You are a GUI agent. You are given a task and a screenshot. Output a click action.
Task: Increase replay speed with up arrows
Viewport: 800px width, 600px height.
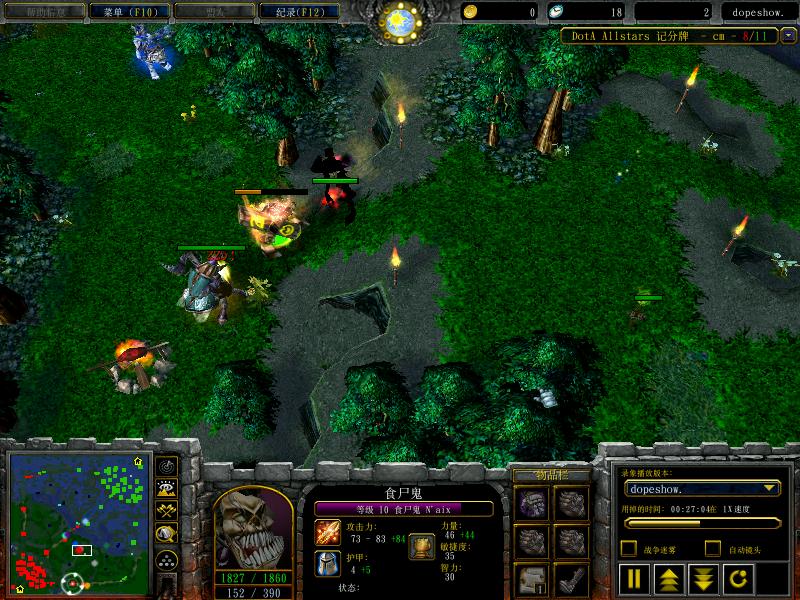point(668,578)
